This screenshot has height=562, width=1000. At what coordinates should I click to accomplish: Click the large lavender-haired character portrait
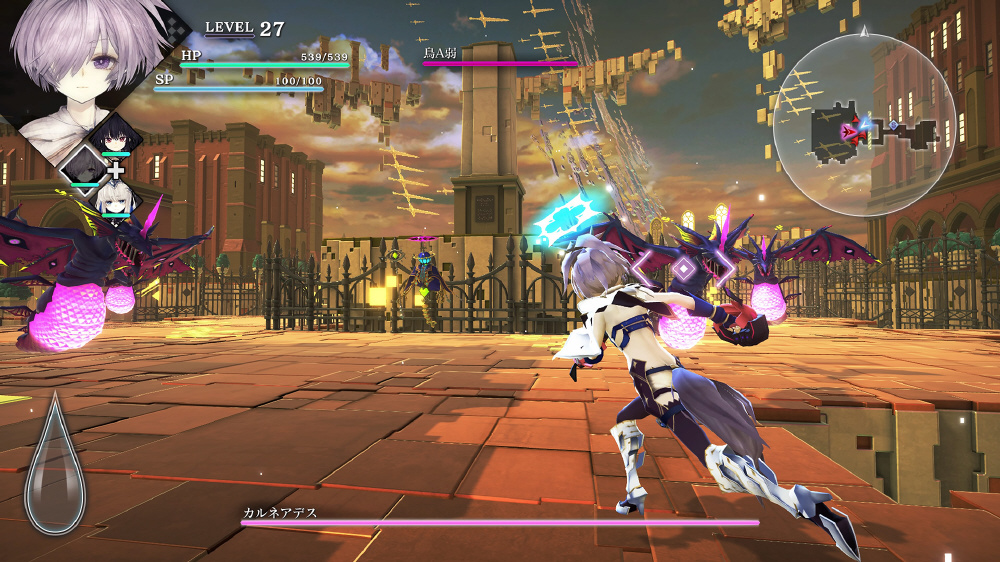click(x=88, y=62)
